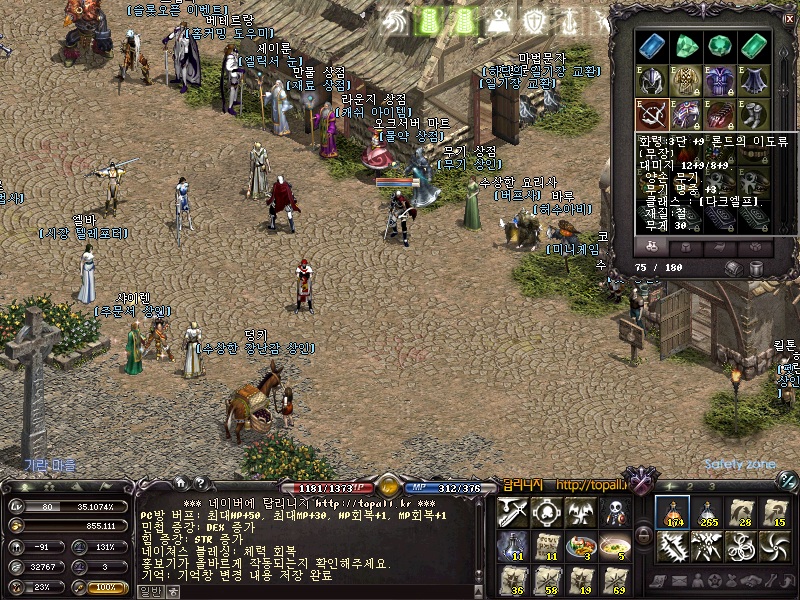
Task: Use the scroll with 69 count
Action: (x=613, y=581)
